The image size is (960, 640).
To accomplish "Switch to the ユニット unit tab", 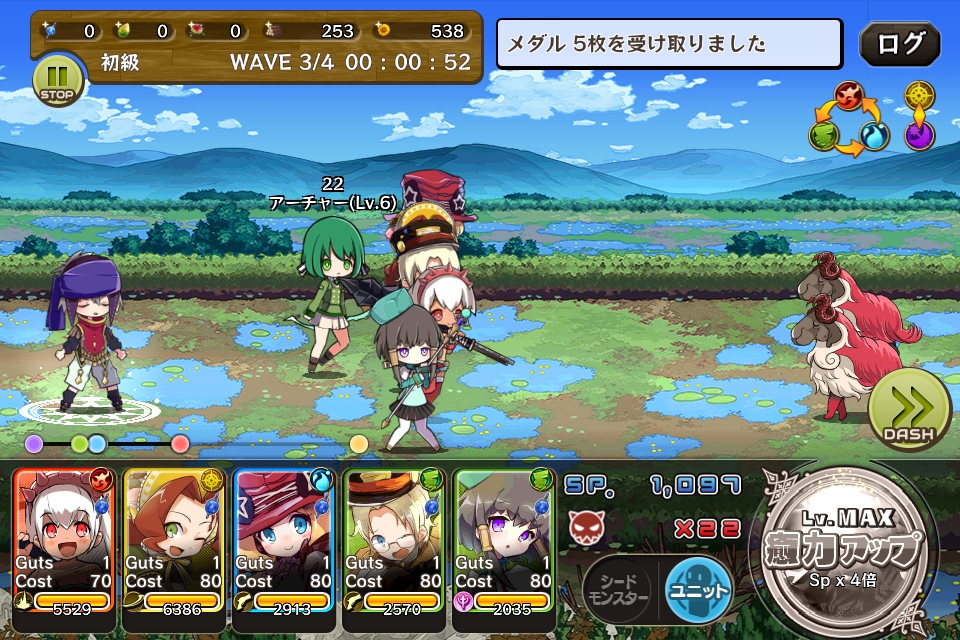I will pos(697,590).
